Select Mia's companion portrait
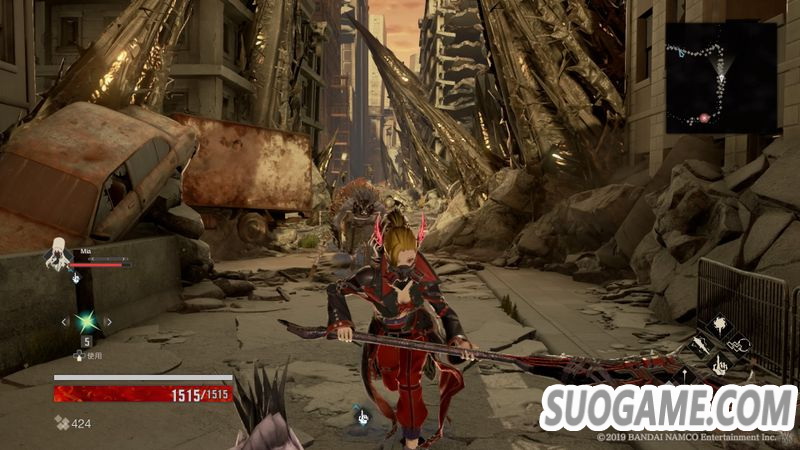 pos(56,258)
